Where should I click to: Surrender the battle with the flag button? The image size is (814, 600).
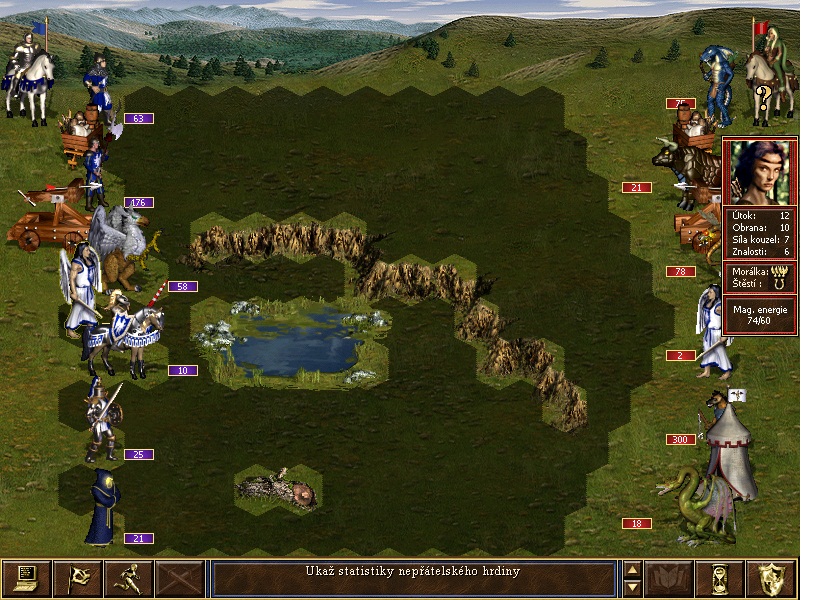[x=77, y=579]
